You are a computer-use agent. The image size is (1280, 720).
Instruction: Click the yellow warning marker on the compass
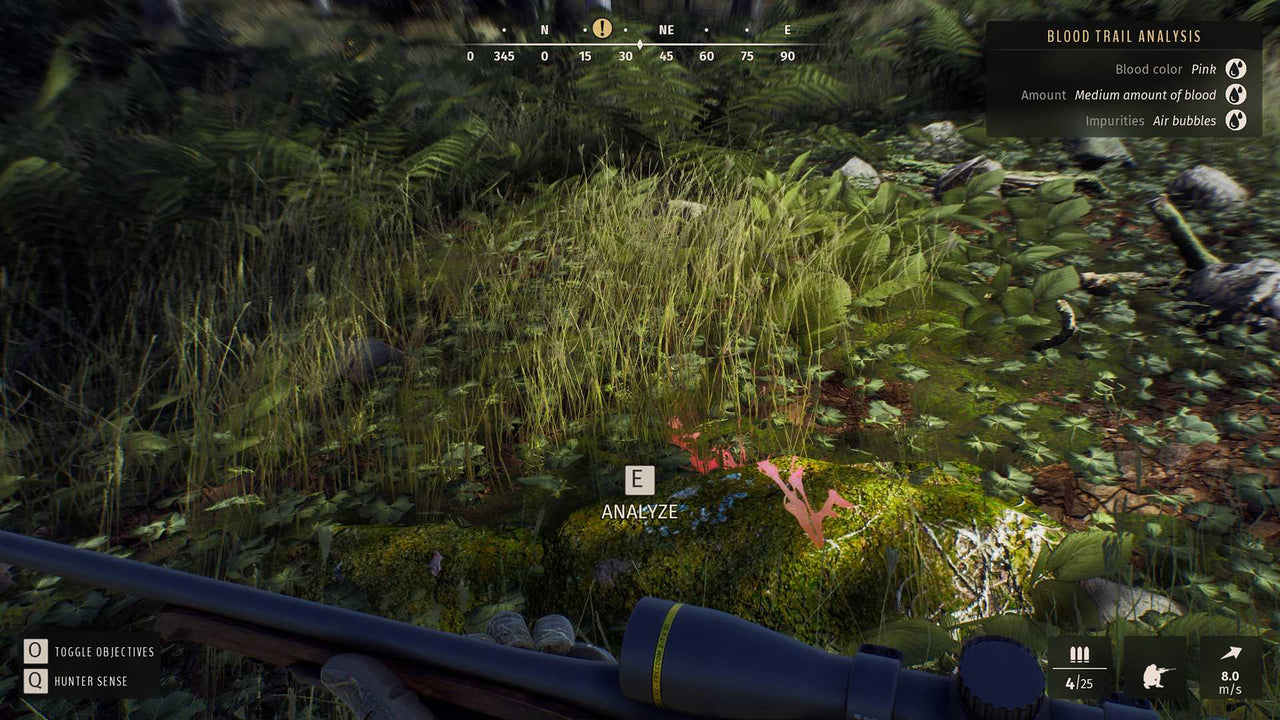click(601, 28)
